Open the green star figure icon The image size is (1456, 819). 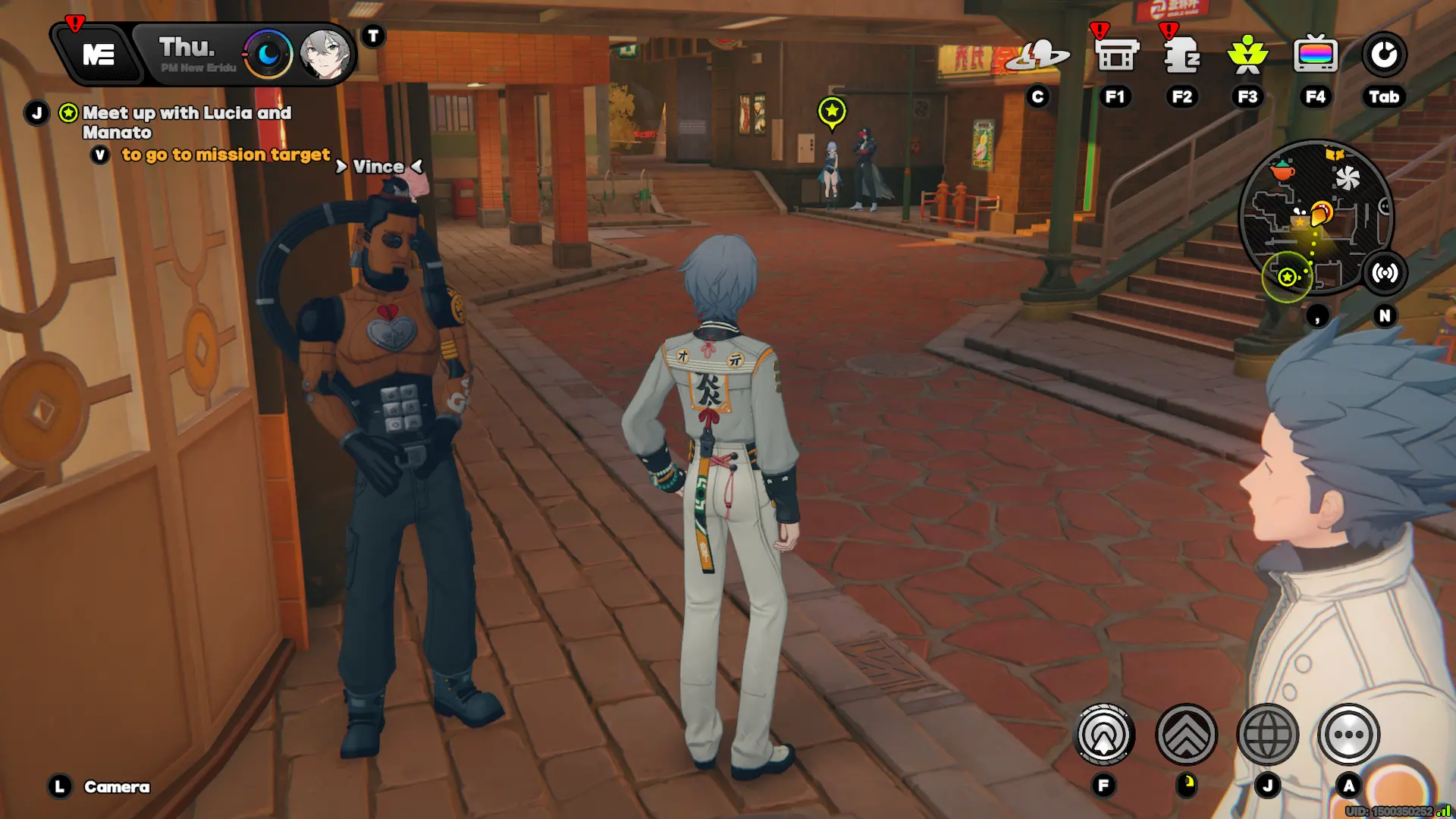1247,55
